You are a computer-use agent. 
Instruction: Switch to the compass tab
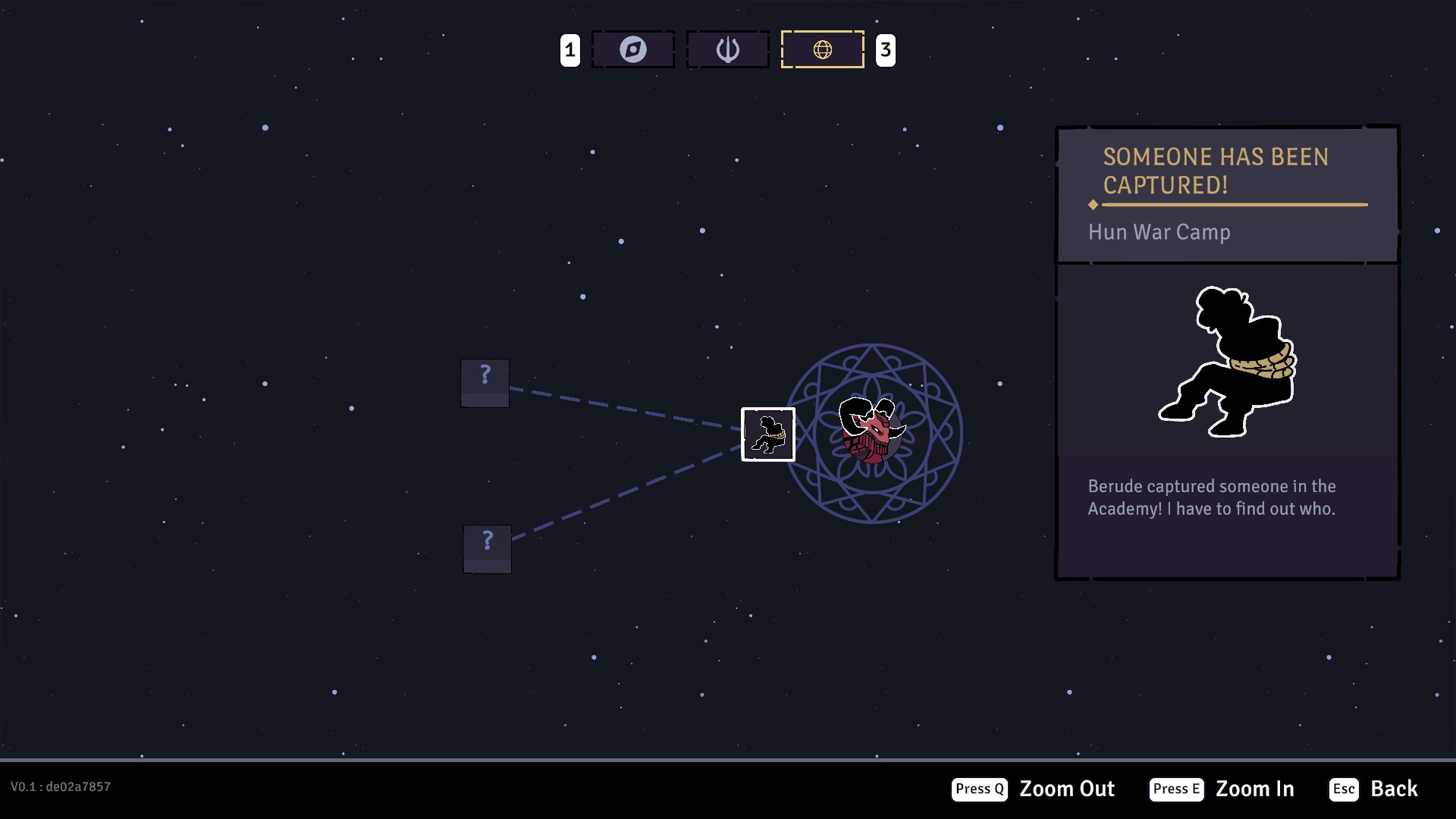(x=632, y=50)
